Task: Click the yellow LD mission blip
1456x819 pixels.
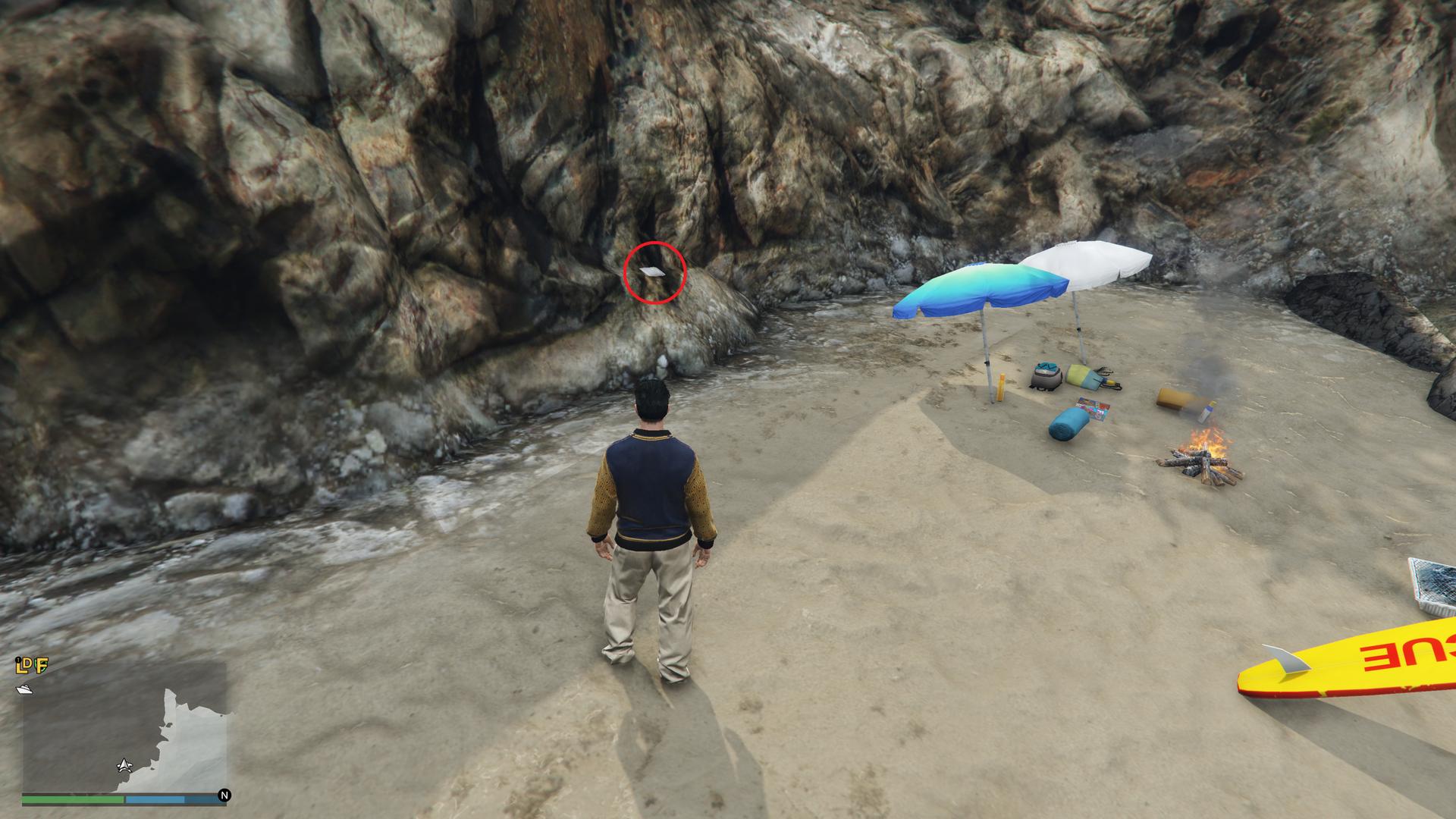Action: point(23,667)
